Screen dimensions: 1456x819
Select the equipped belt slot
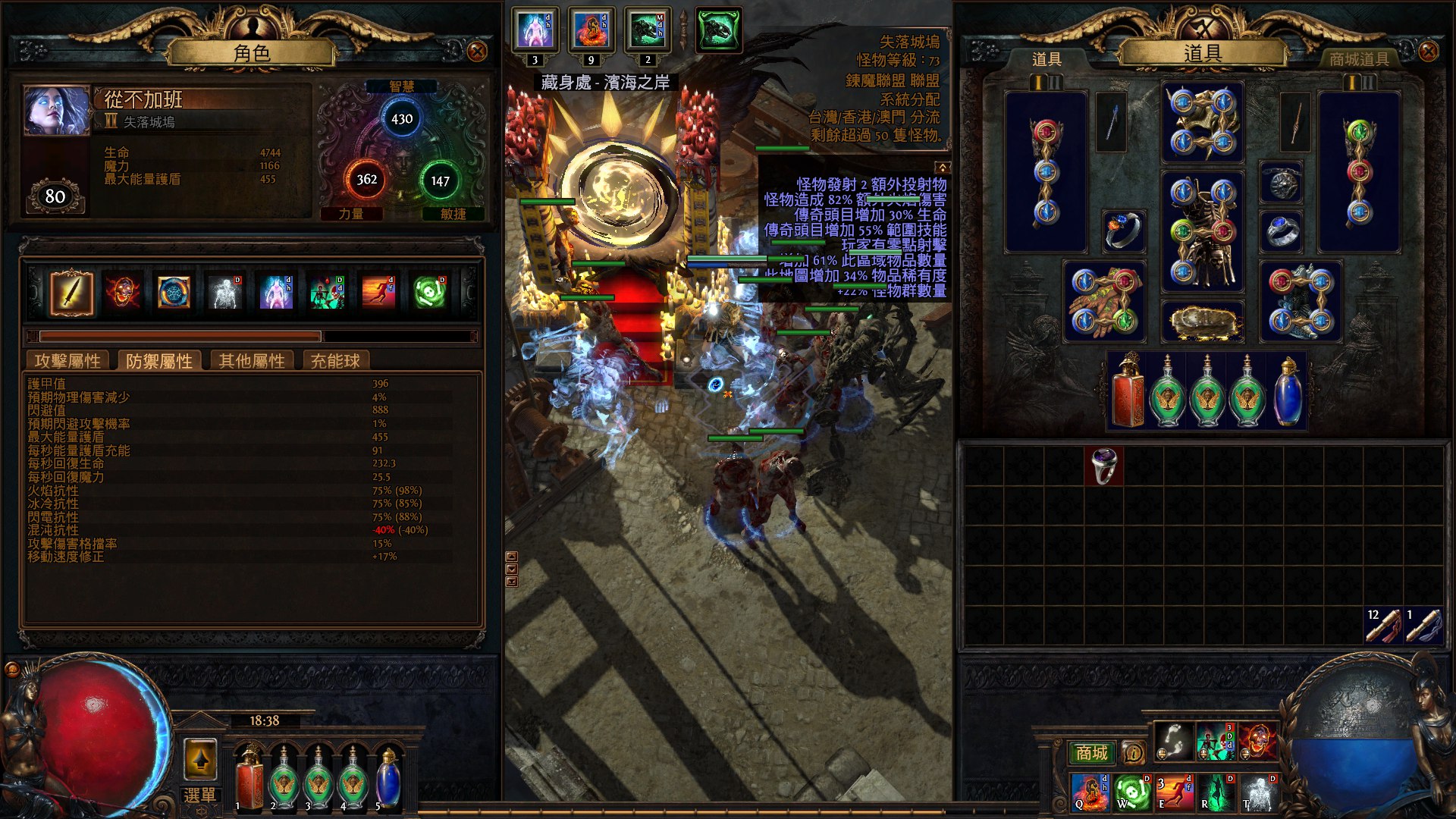1203,322
